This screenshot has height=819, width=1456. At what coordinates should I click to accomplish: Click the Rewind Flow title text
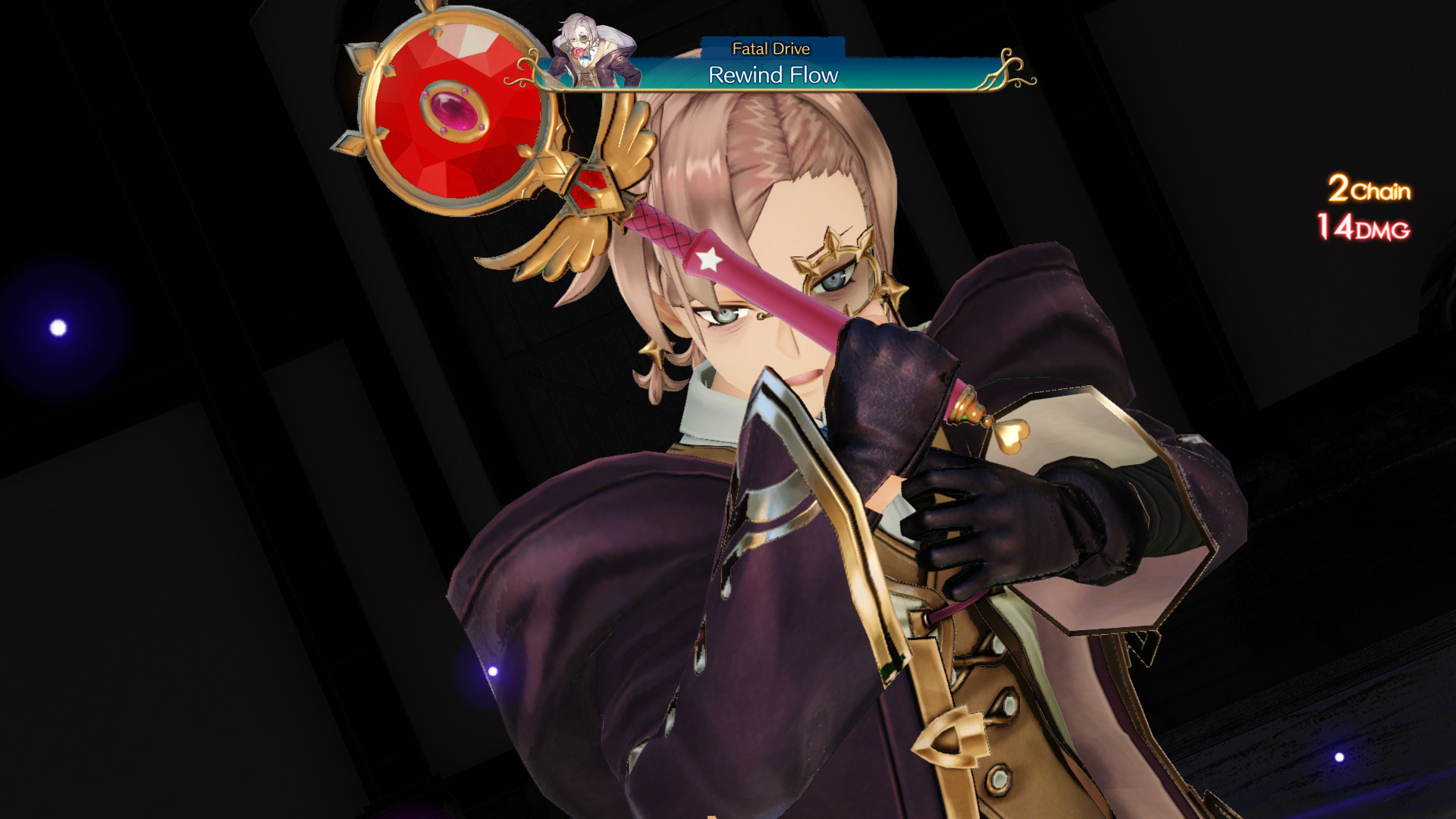click(x=773, y=75)
